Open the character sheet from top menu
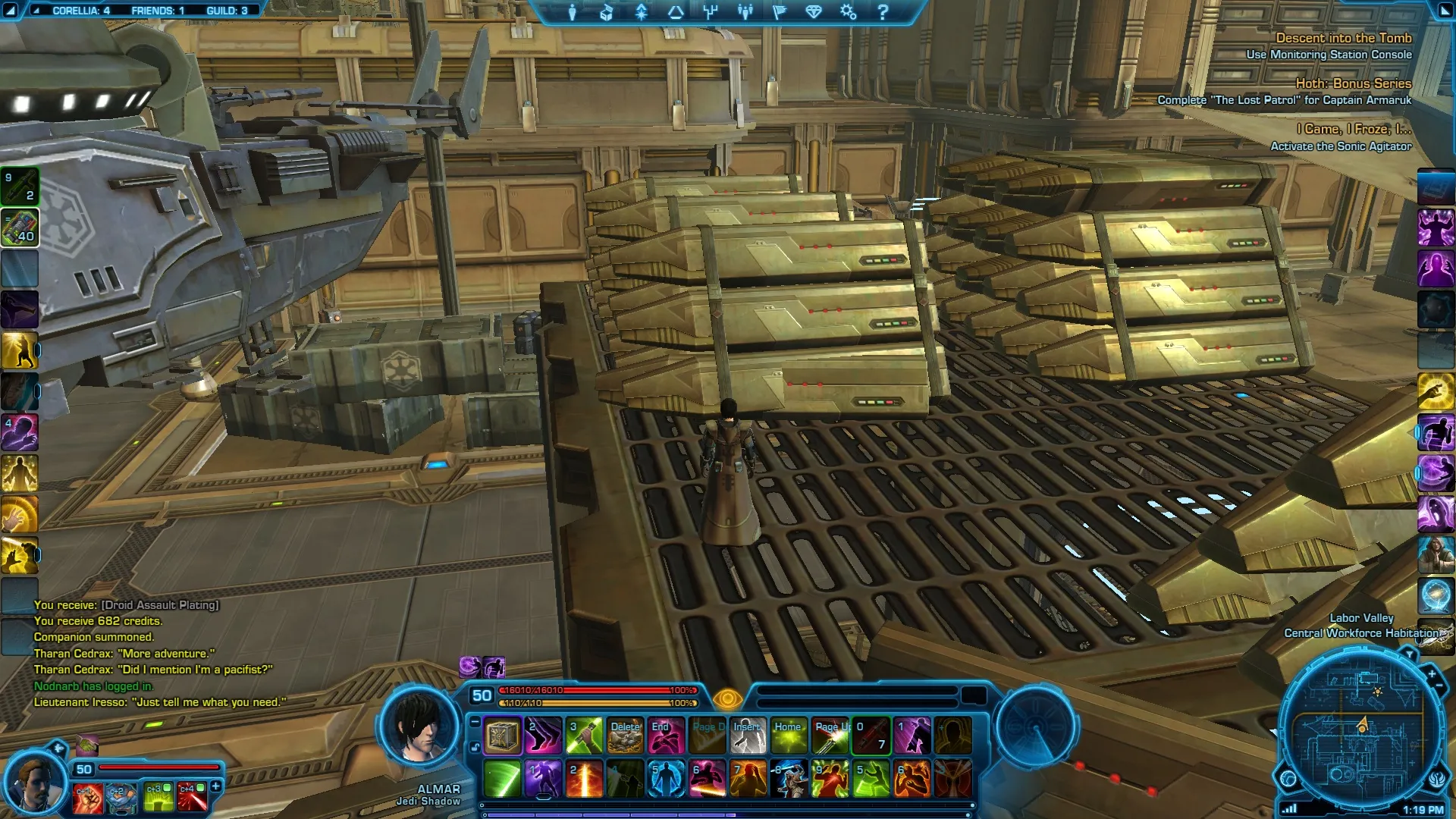Image resolution: width=1456 pixels, height=819 pixels. click(x=573, y=12)
